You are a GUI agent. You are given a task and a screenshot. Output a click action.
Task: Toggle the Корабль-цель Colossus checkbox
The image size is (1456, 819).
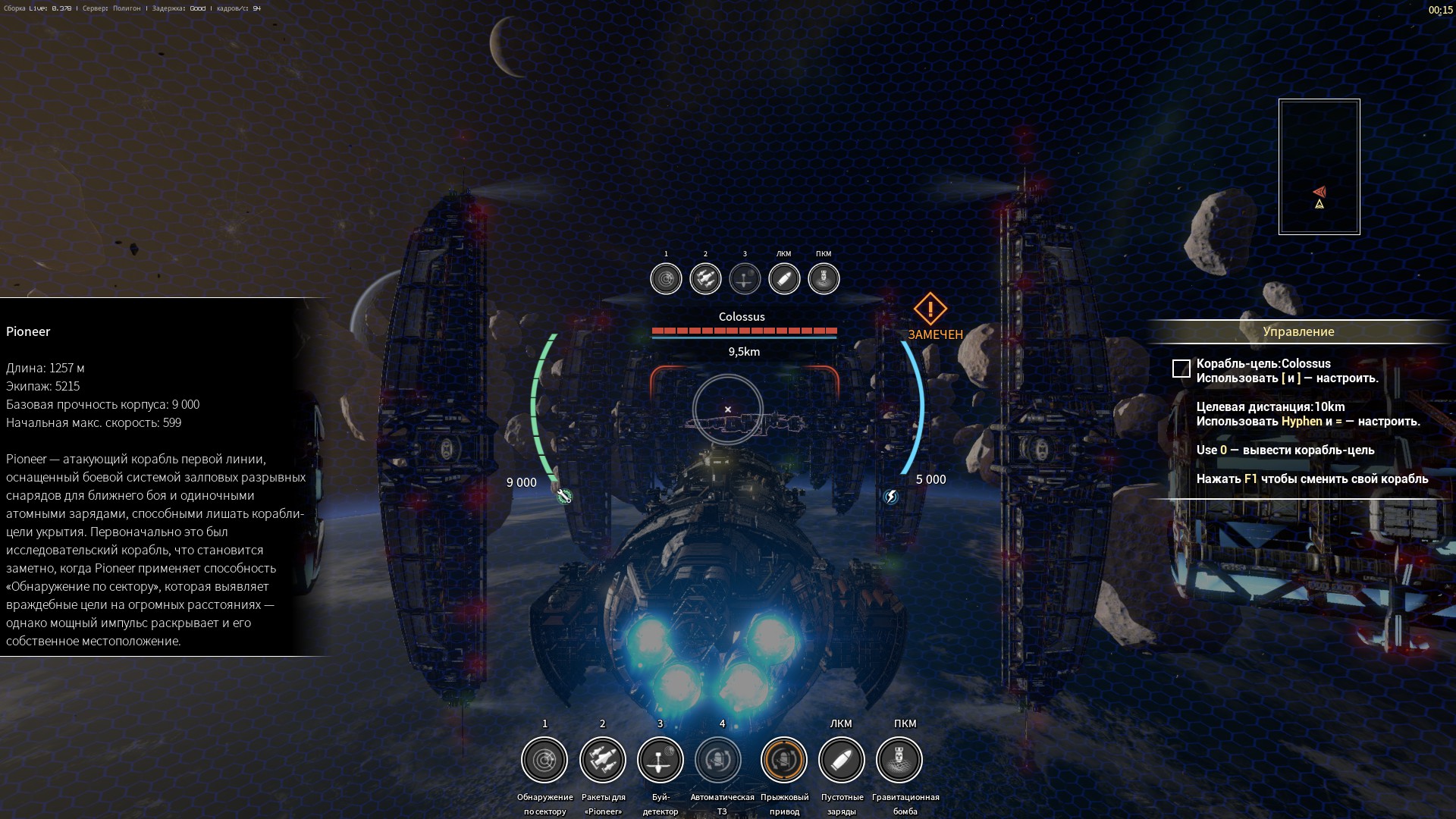(x=1181, y=369)
